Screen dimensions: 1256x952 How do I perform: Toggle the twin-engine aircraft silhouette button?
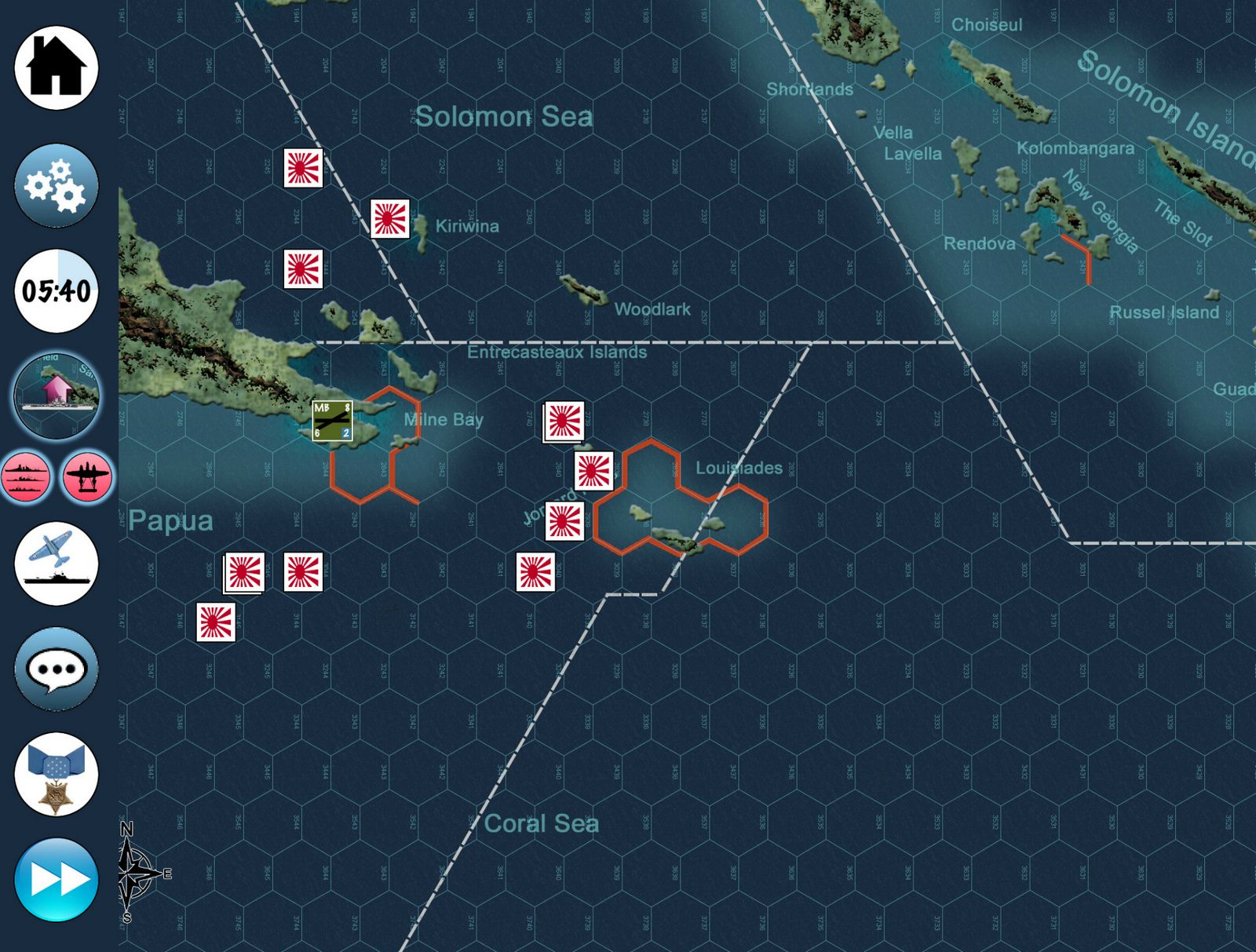point(88,476)
